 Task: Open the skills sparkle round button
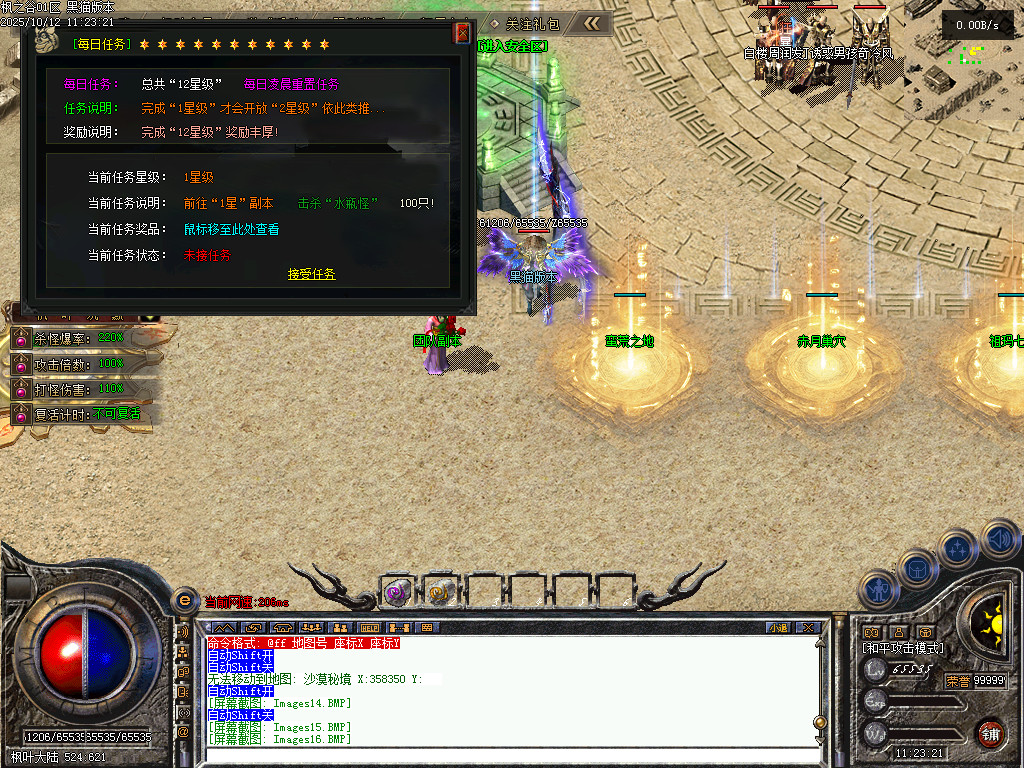957,548
